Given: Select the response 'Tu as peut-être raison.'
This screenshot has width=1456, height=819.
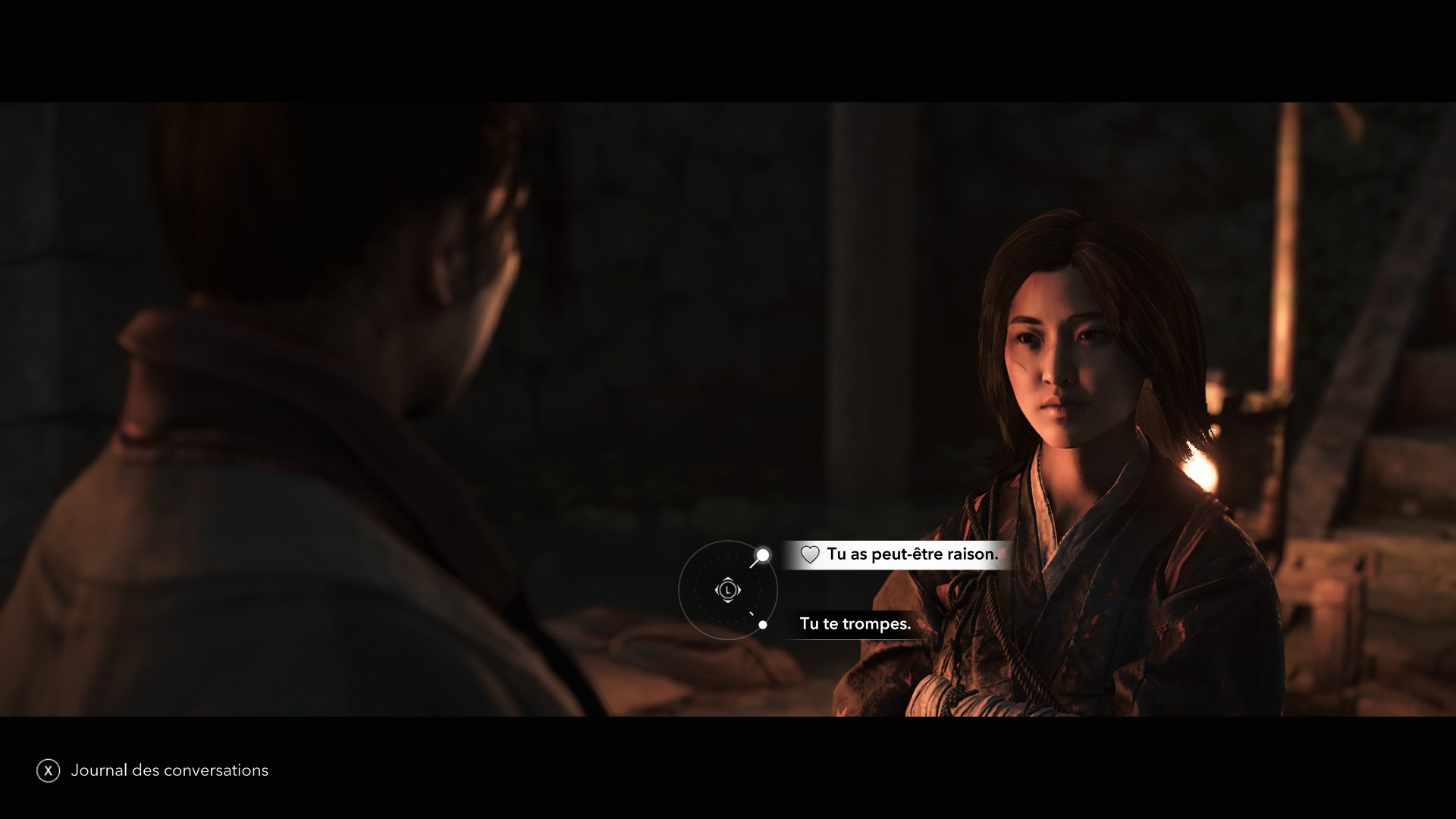Looking at the screenshot, I should click(912, 554).
